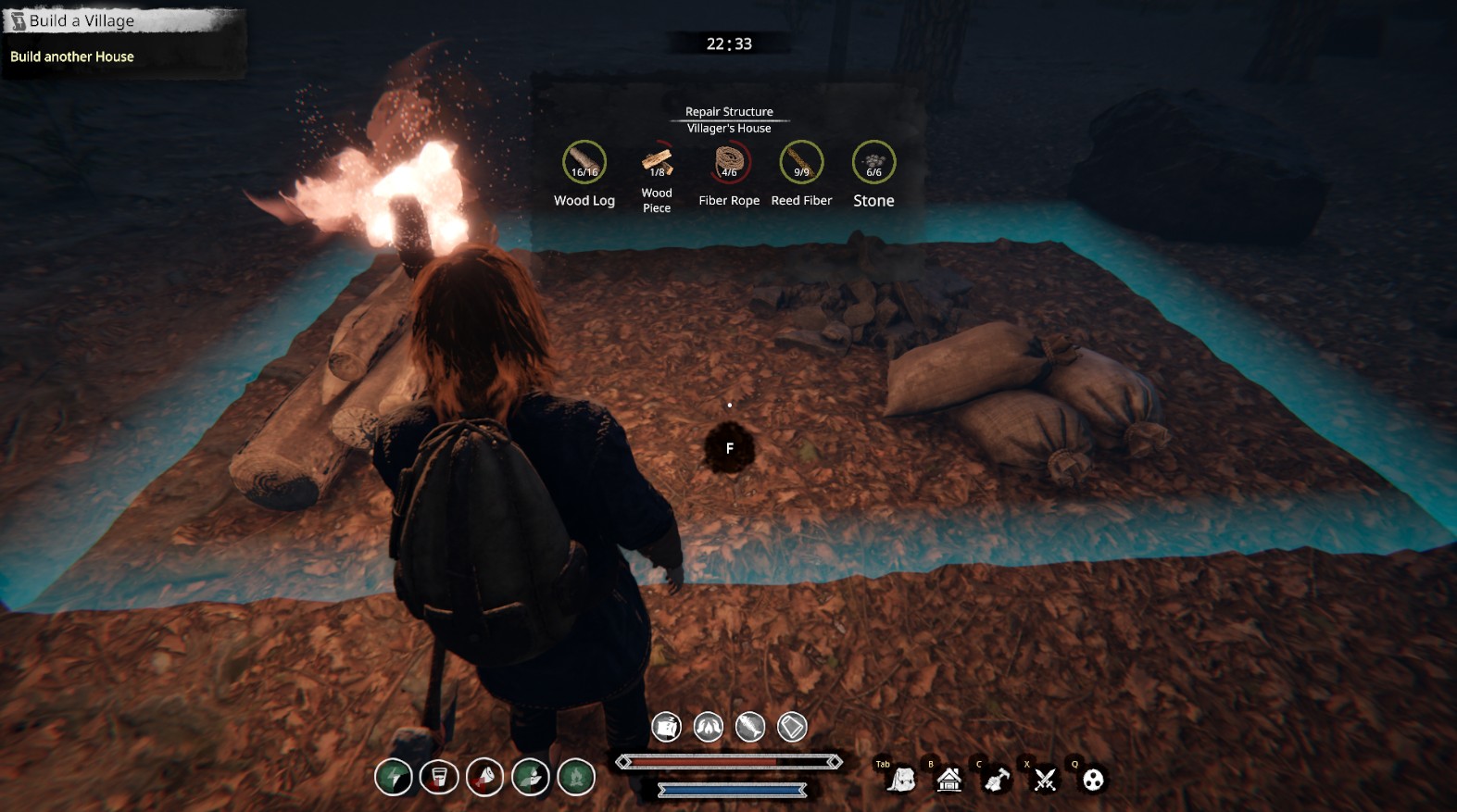Select the drinking glass thirst icon
Screen dimensions: 1457x812
click(439, 777)
